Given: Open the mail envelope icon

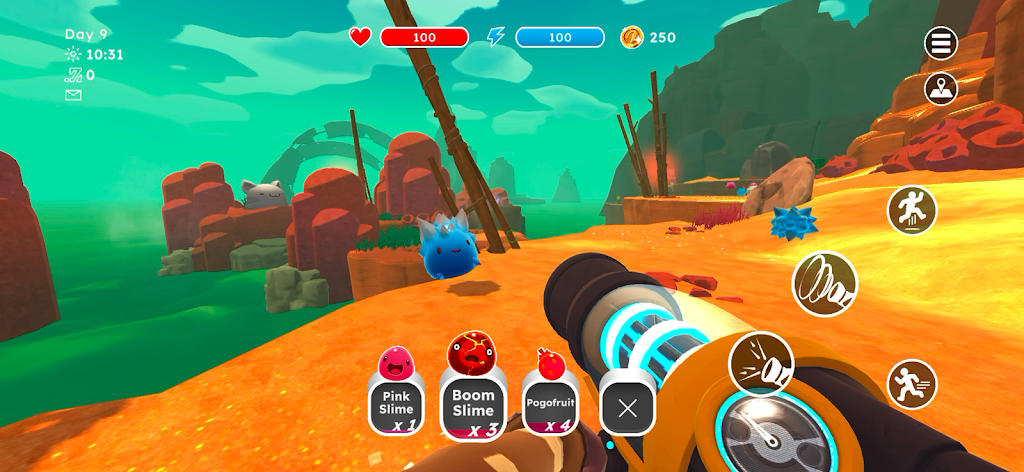Looking at the screenshot, I should 73,95.
